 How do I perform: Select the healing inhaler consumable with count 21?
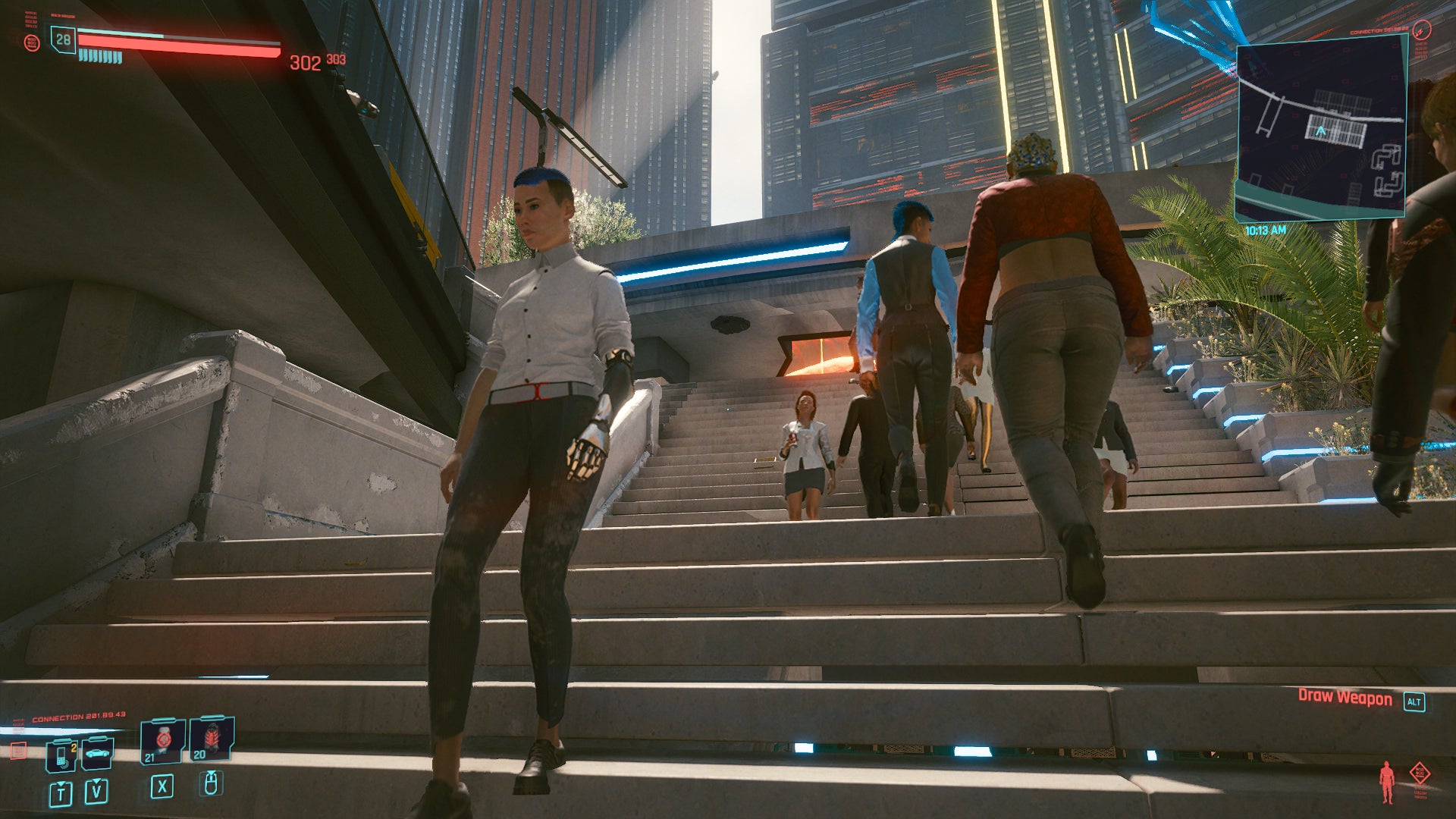tap(163, 740)
